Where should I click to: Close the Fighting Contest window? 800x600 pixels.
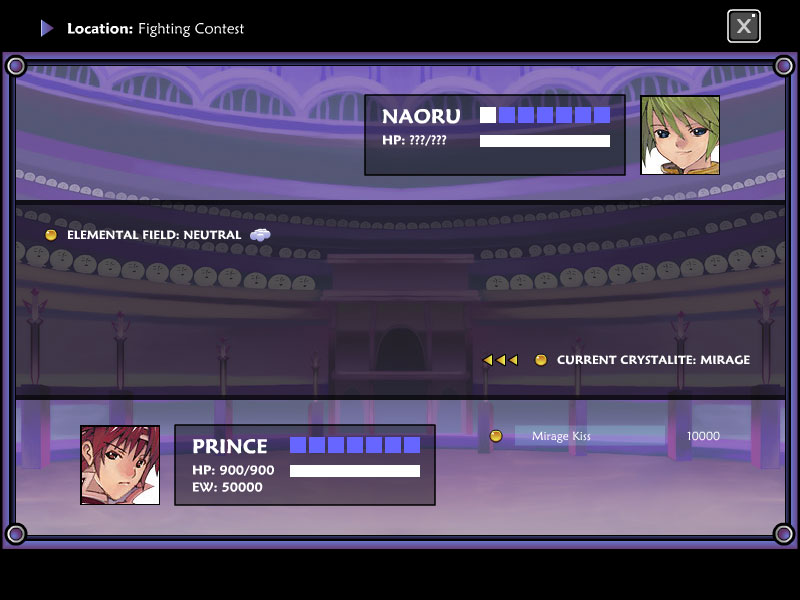pyautogui.click(x=743, y=27)
